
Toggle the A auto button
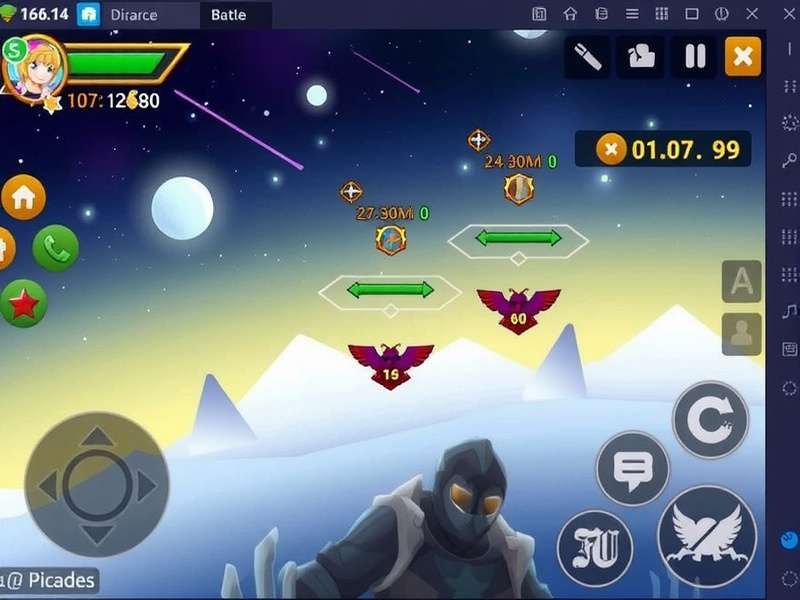tap(741, 282)
